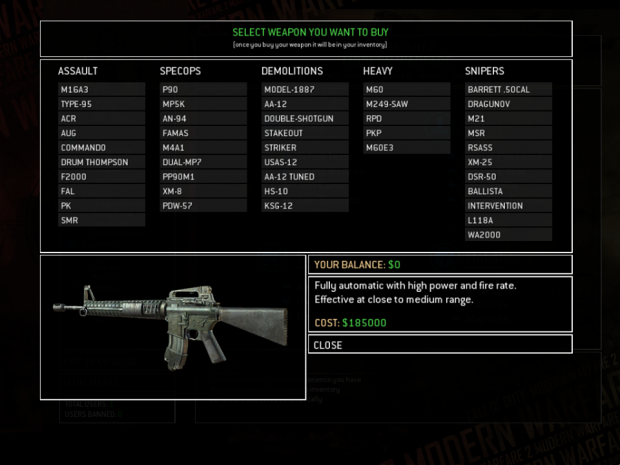
Task: Pick the F2000 from the Assault list
Action: tap(101, 177)
